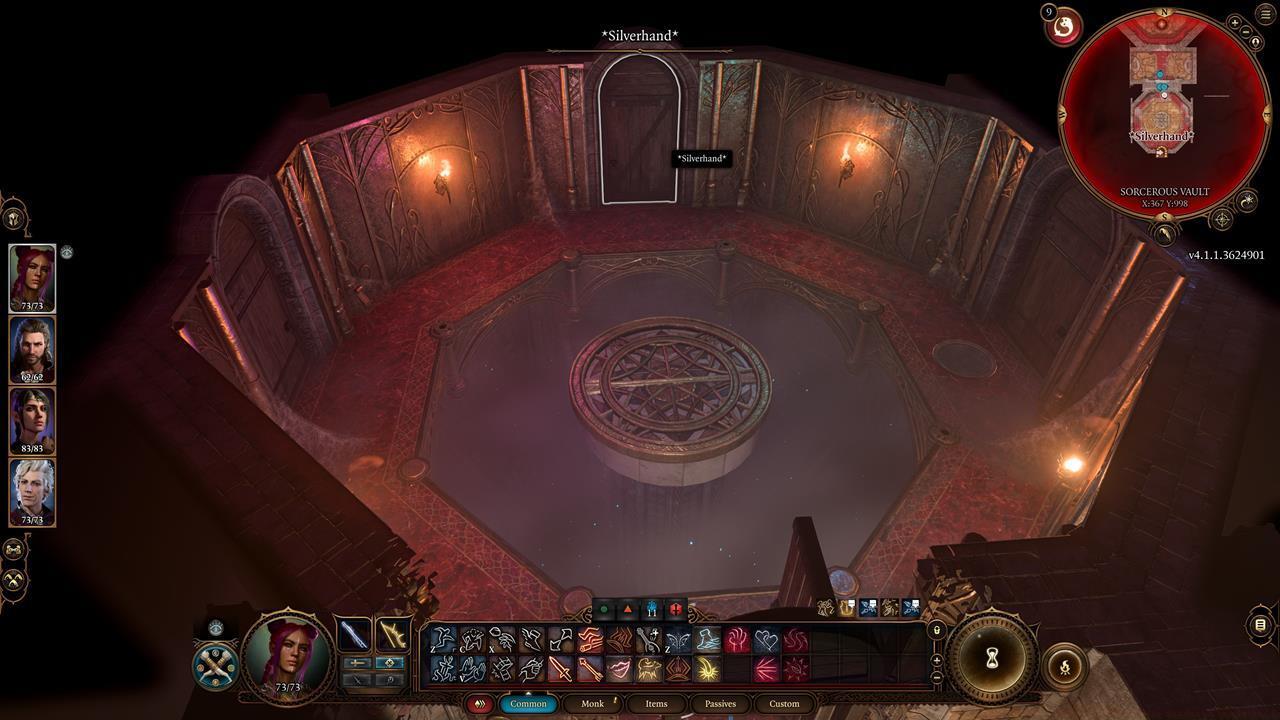Switch to the Monk hotbar tab

coord(592,703)
